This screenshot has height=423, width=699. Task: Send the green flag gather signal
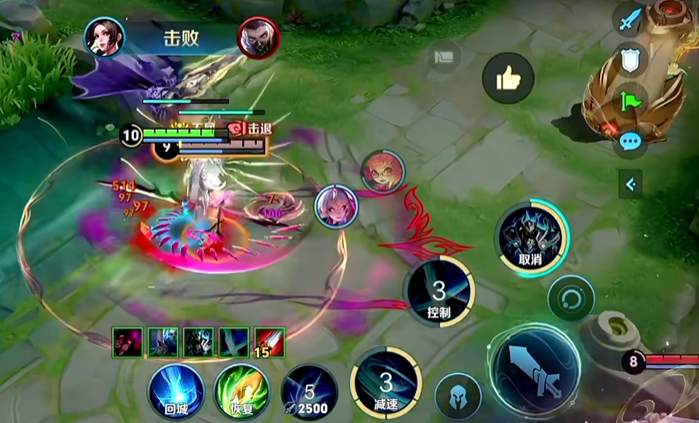tap(629, 100)
